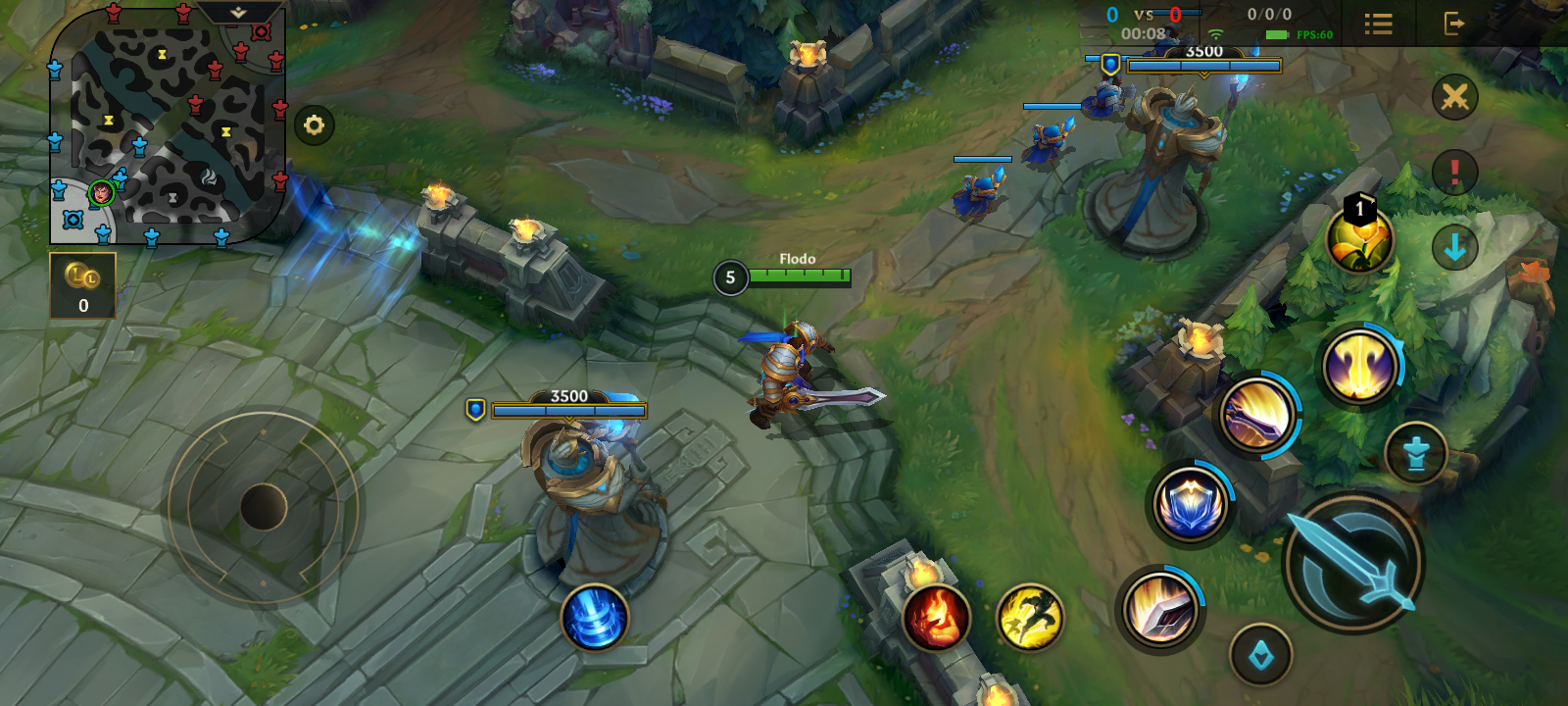The image size is (1568, 706).
Task: Open the scoreboard list icon
Action: point(1379,24)
